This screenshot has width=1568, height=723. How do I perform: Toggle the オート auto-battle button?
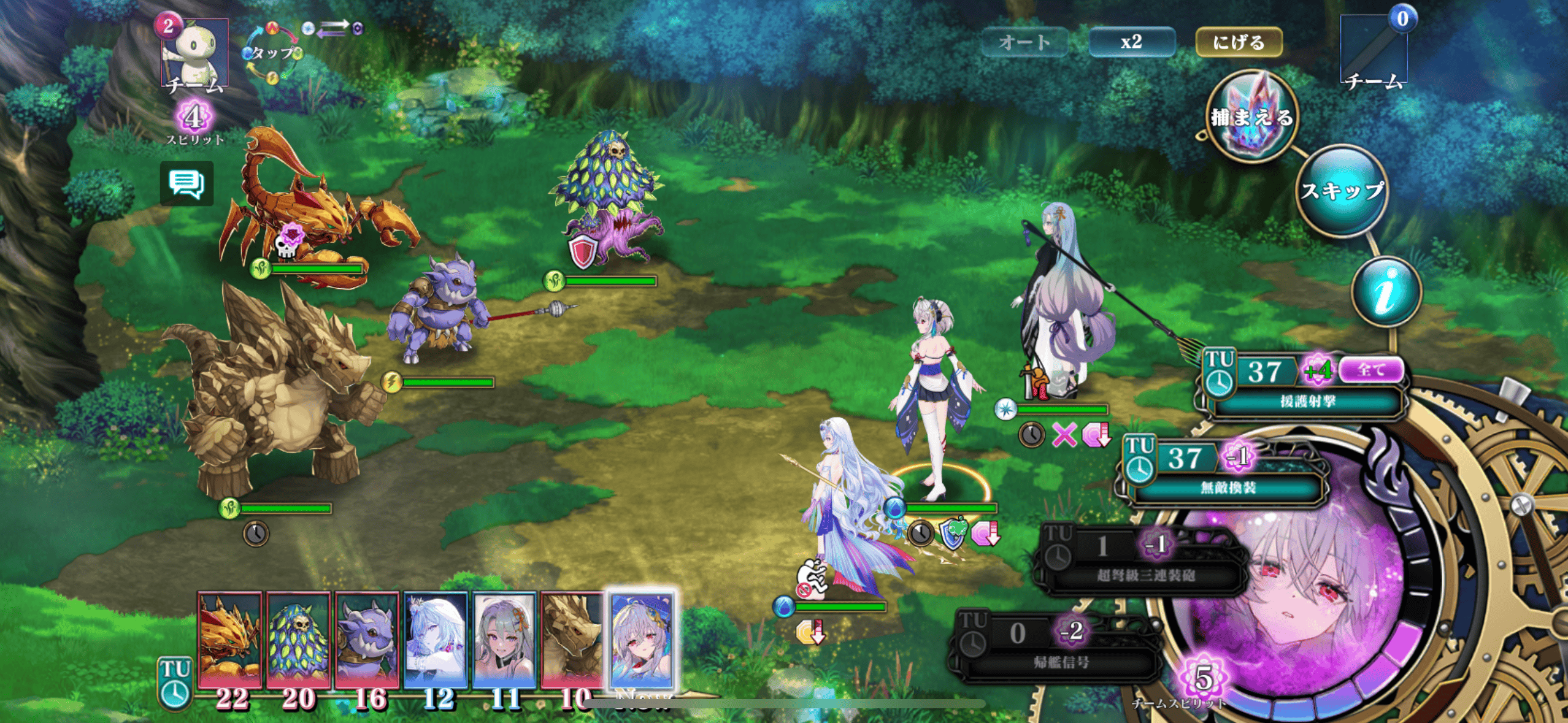point(1024,42)
